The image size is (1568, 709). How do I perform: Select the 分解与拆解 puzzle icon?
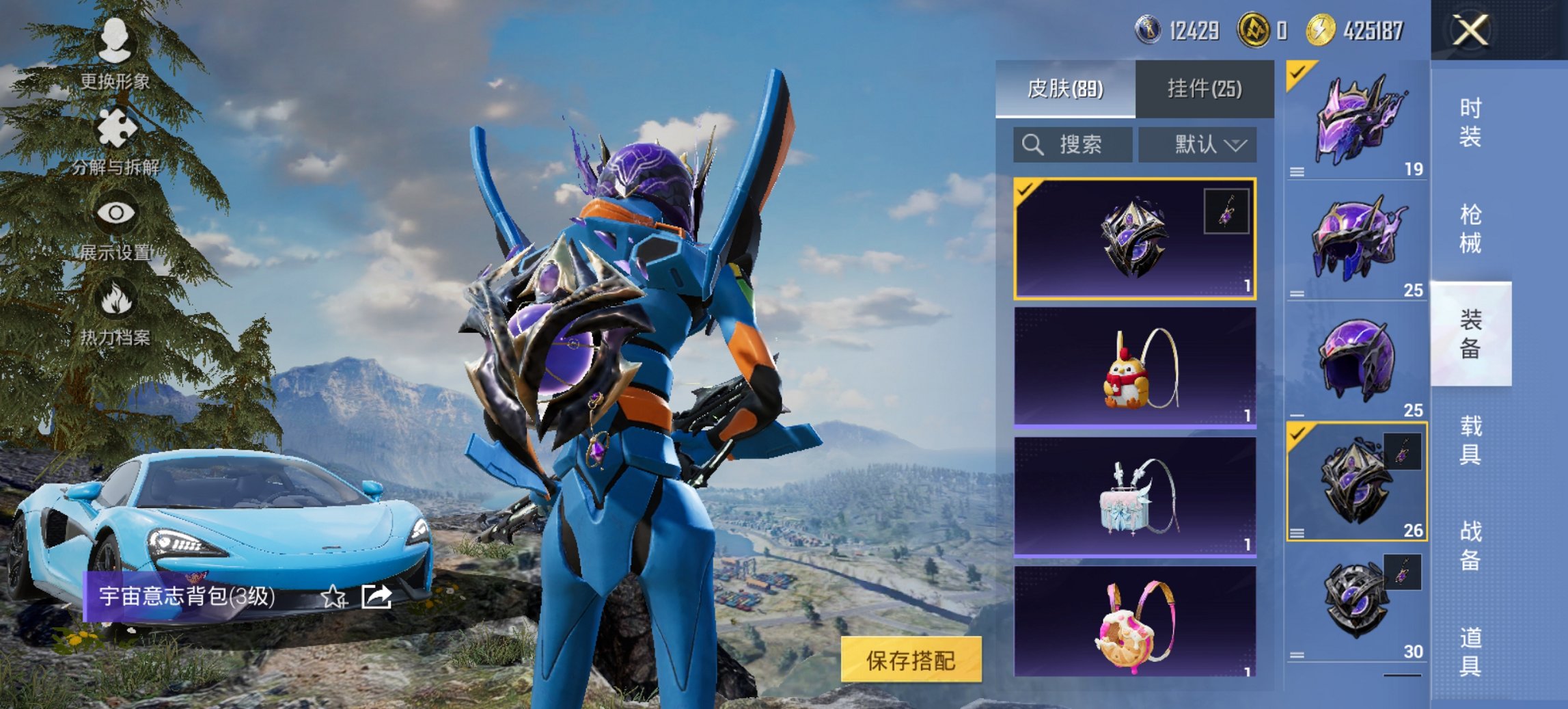coord(116,126)
